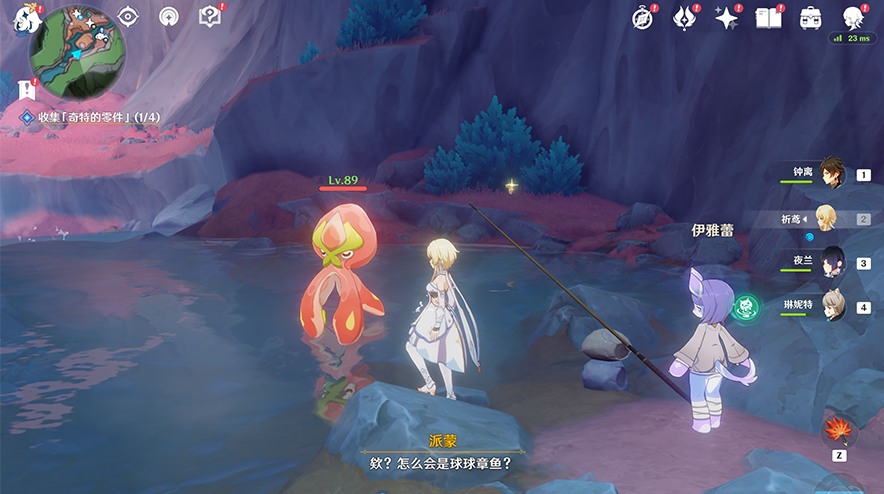Open the Paimon menu

(22, 22)
